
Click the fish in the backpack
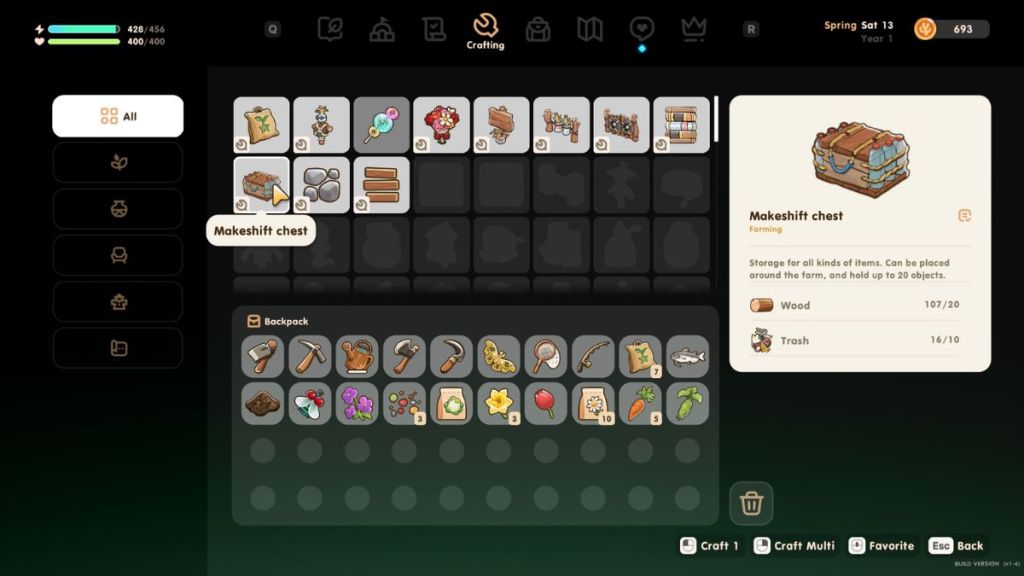[687, 356]
